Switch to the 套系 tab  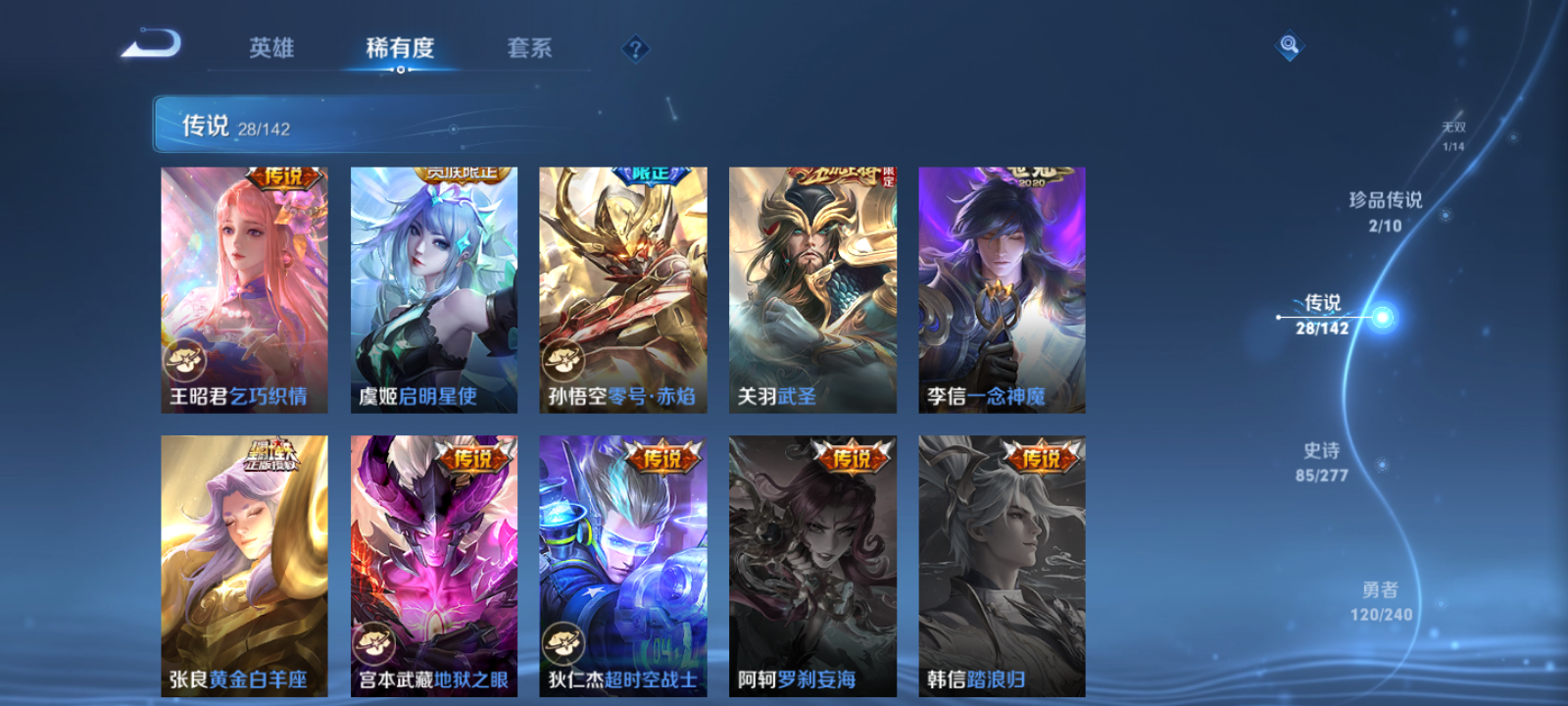coord(530,47)
